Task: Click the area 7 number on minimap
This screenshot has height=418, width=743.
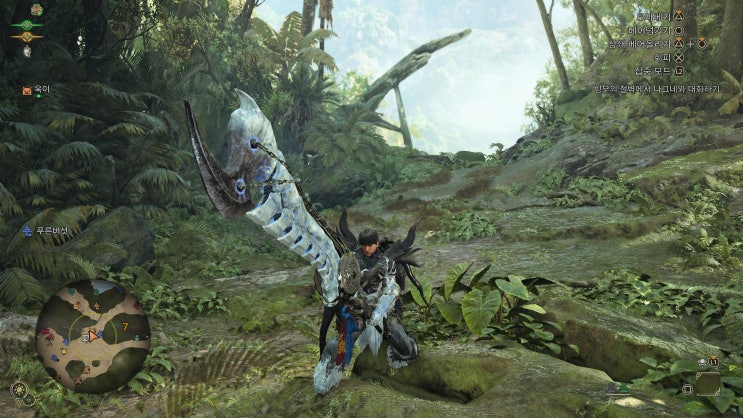Action: tap(124, 325)
